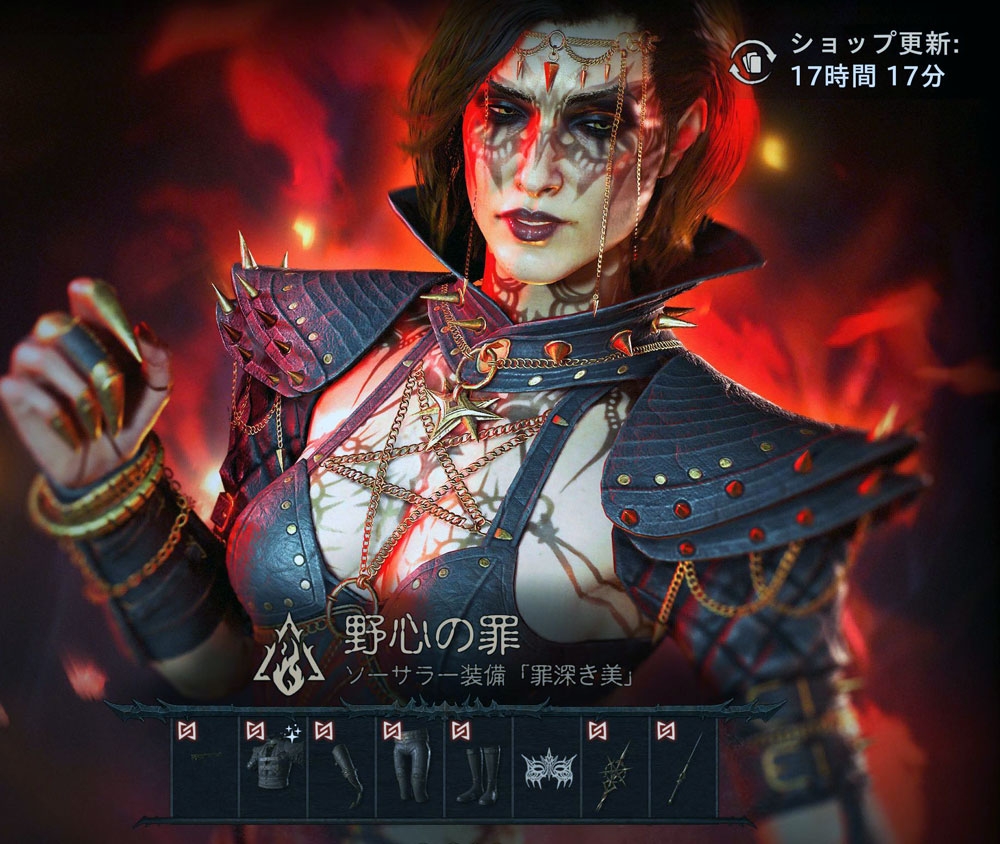Image resolution: width=1000 pixels, height=844 pixels.
Task: Select the pants item slot
Action: (409, 767)
